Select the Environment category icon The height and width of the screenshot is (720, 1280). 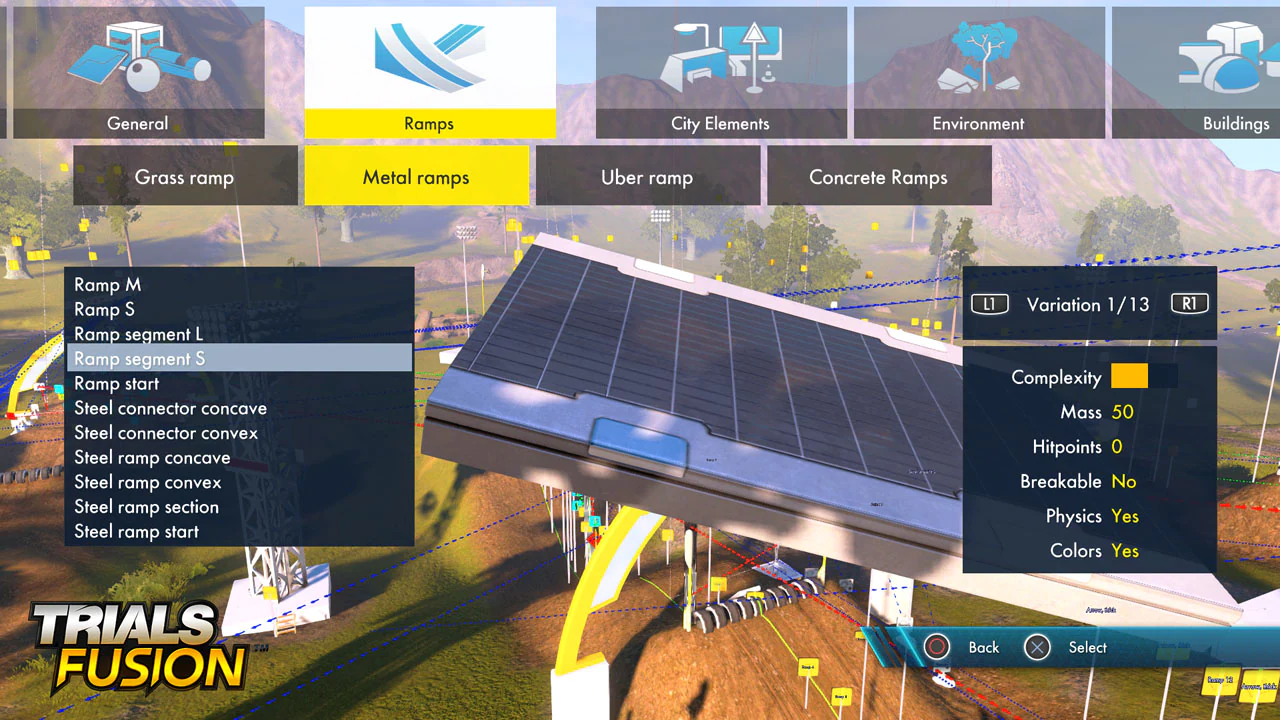point(978,60)
